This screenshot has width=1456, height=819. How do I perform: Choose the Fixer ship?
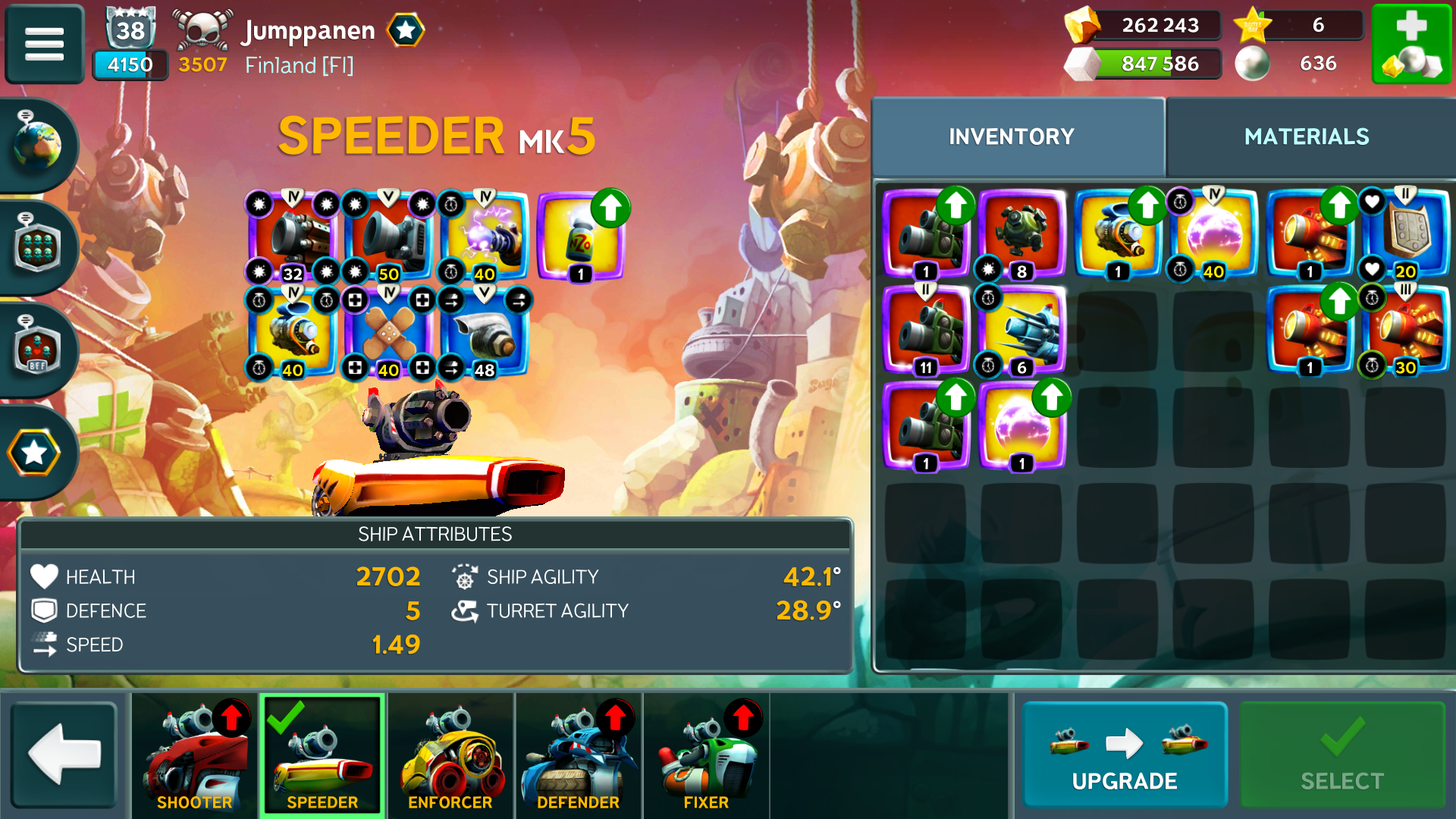tap(706, 755)
